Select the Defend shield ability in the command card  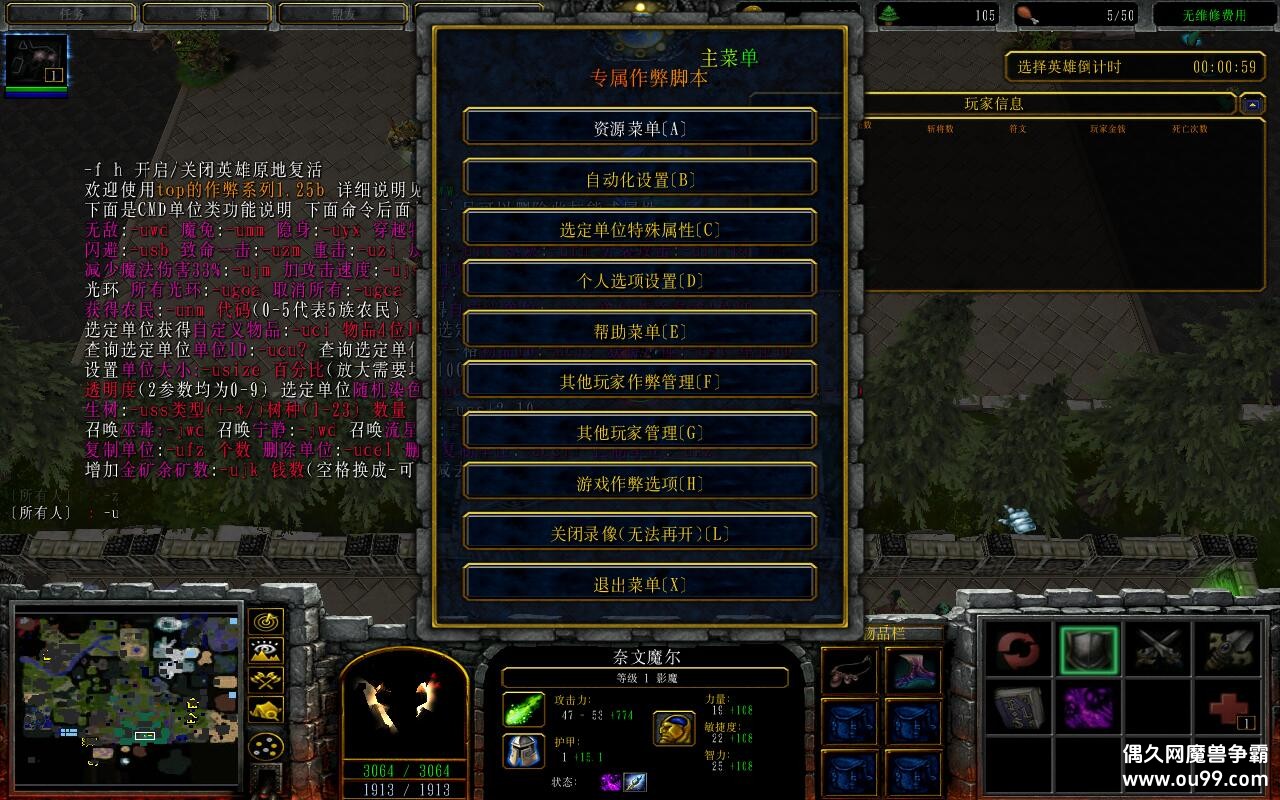click(x=1088, y=647)
